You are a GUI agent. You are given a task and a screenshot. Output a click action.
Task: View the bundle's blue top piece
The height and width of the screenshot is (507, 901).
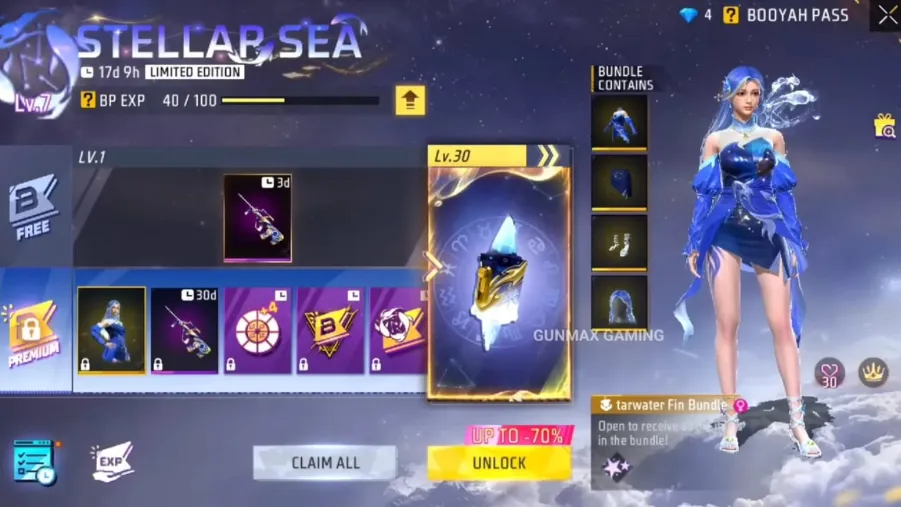(619, 122)
